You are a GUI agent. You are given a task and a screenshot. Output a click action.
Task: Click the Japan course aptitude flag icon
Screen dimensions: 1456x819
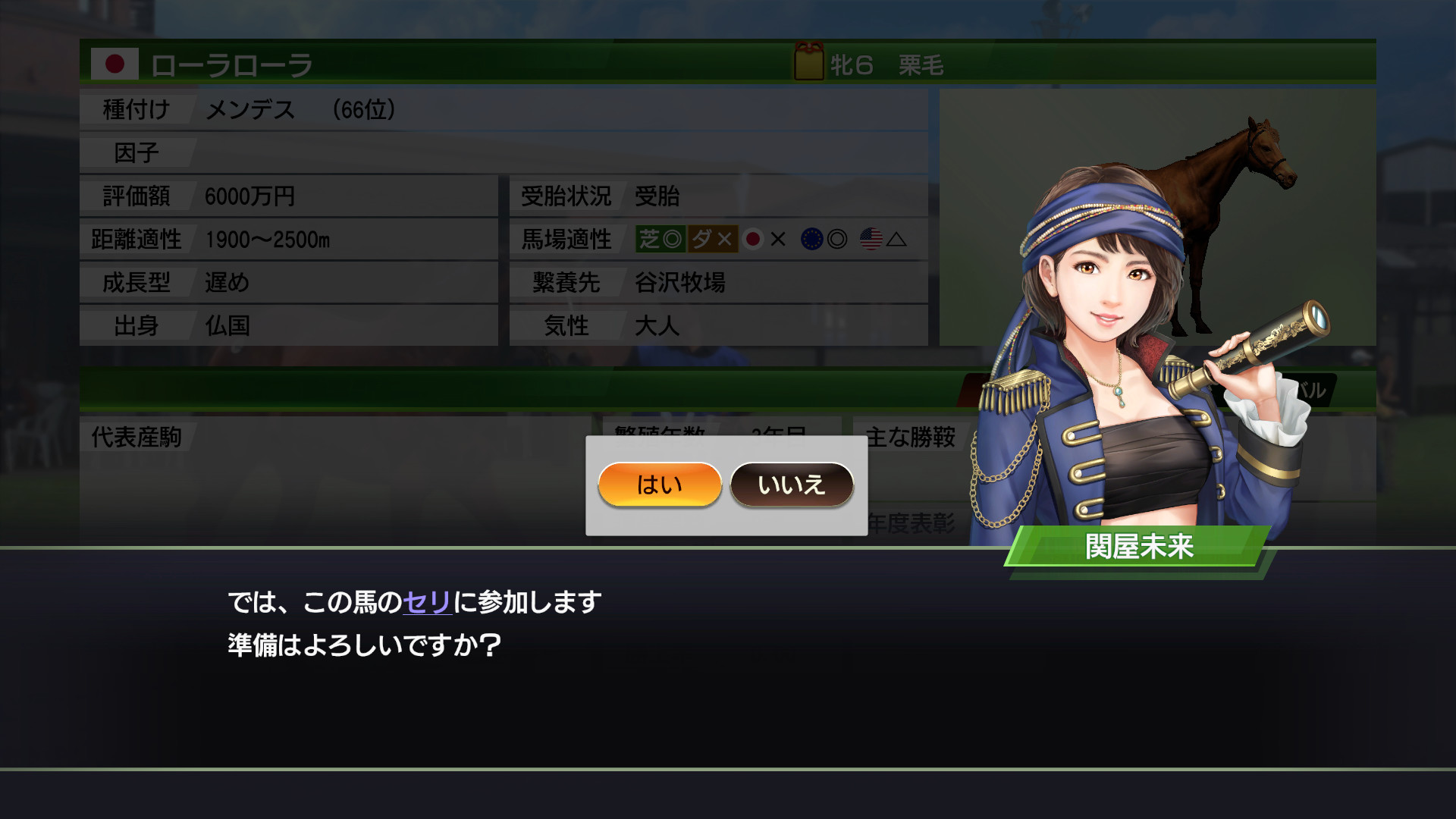coord(754,240)
